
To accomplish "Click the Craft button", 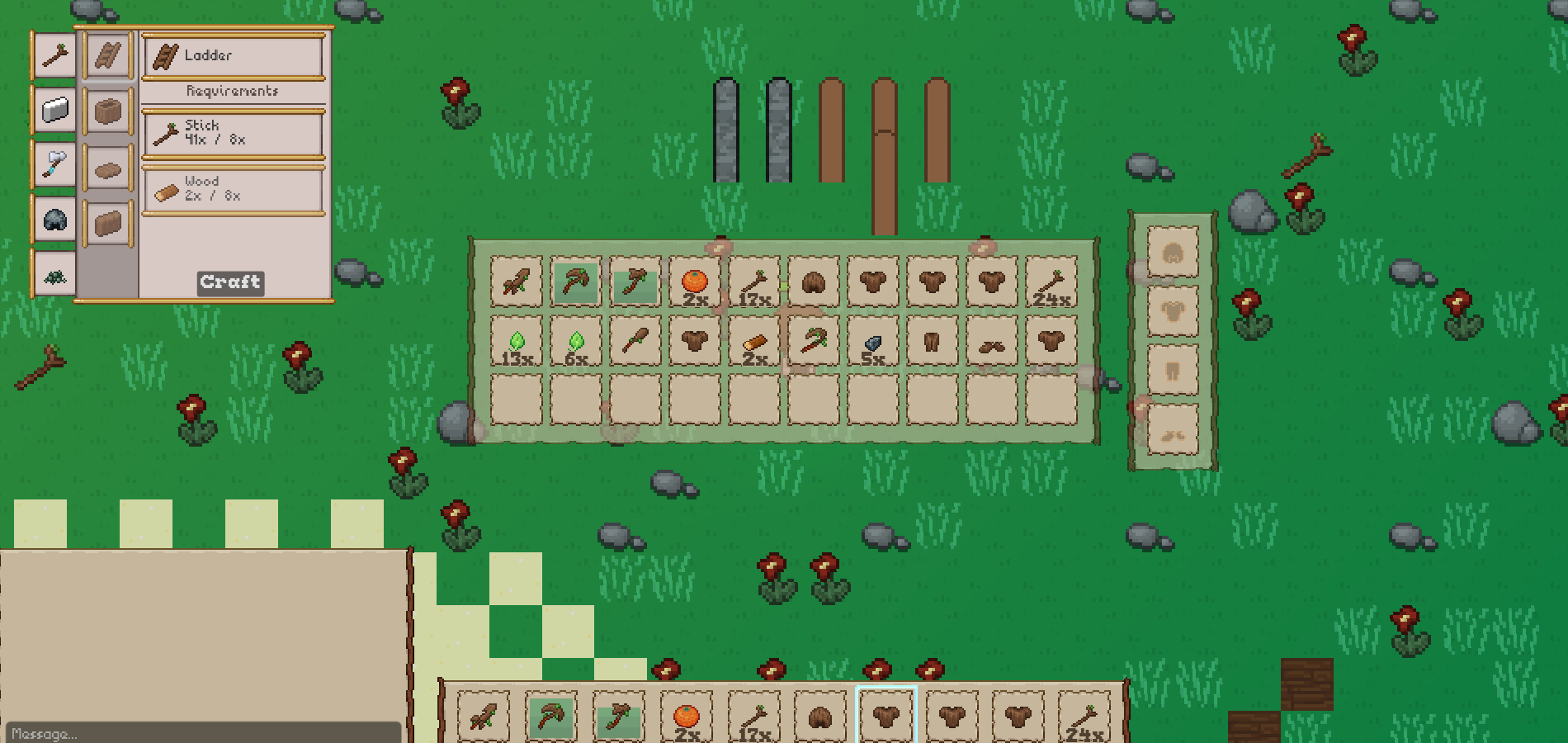I will pos(230,282).
